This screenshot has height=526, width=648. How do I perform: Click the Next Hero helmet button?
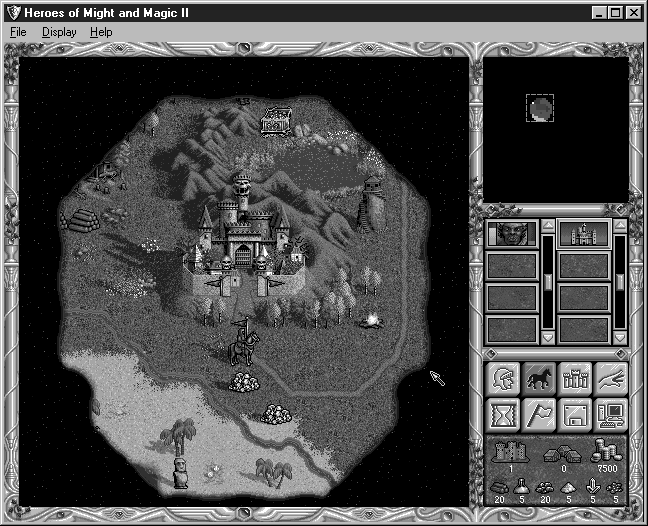coord(503,378)
